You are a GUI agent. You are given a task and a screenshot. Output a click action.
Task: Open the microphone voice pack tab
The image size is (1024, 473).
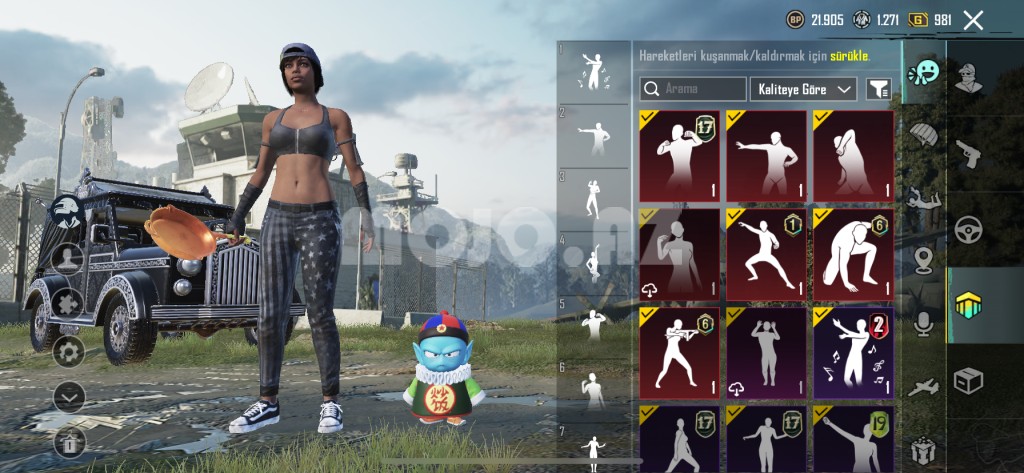click(x=923, y=323)
